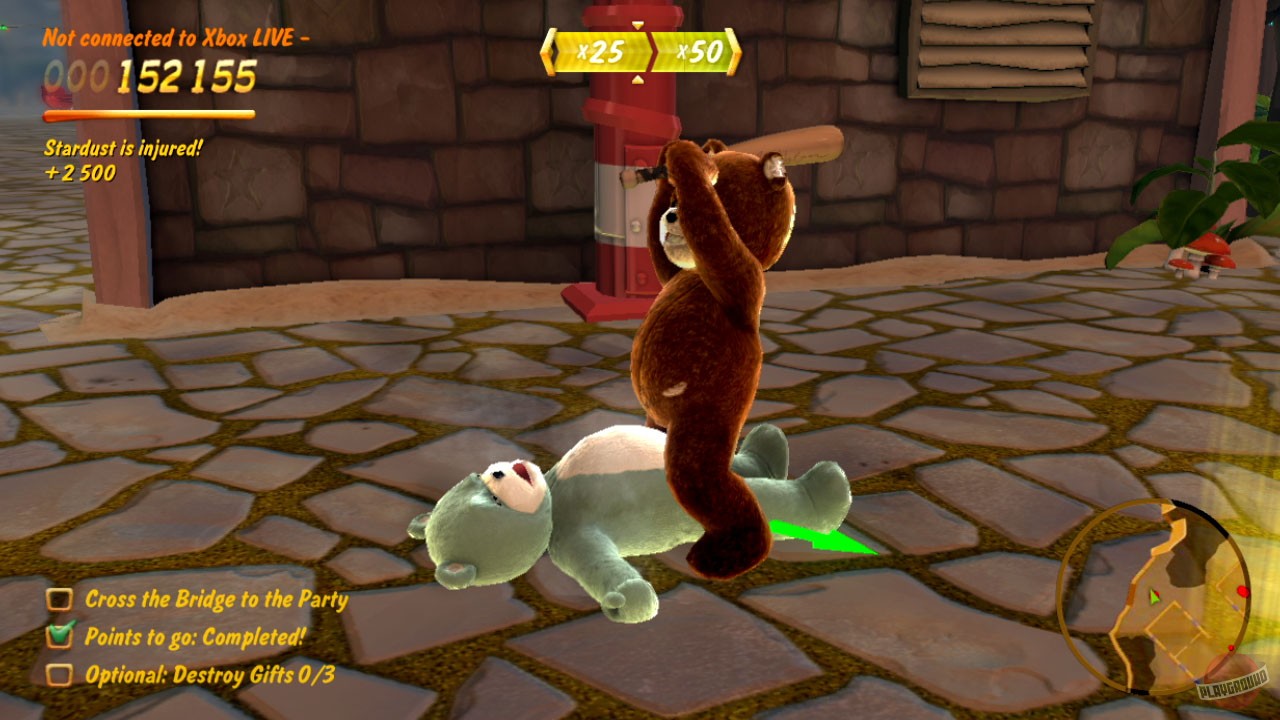Click the small red dot near the minimap edge
The image size is (1280, 720).
[1231, 648]
